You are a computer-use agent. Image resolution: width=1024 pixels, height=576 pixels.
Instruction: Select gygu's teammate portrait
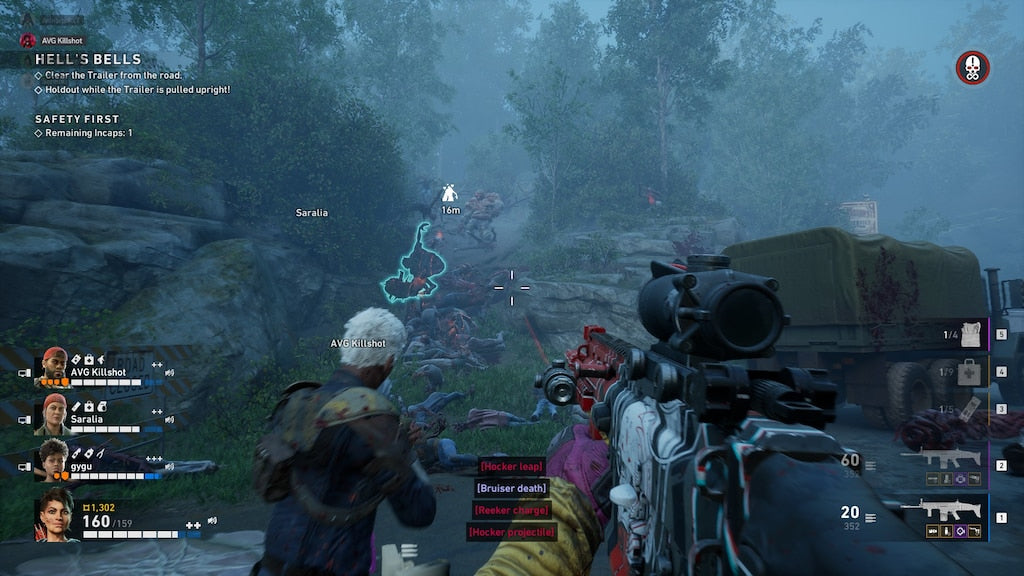[x=54, y=459]
